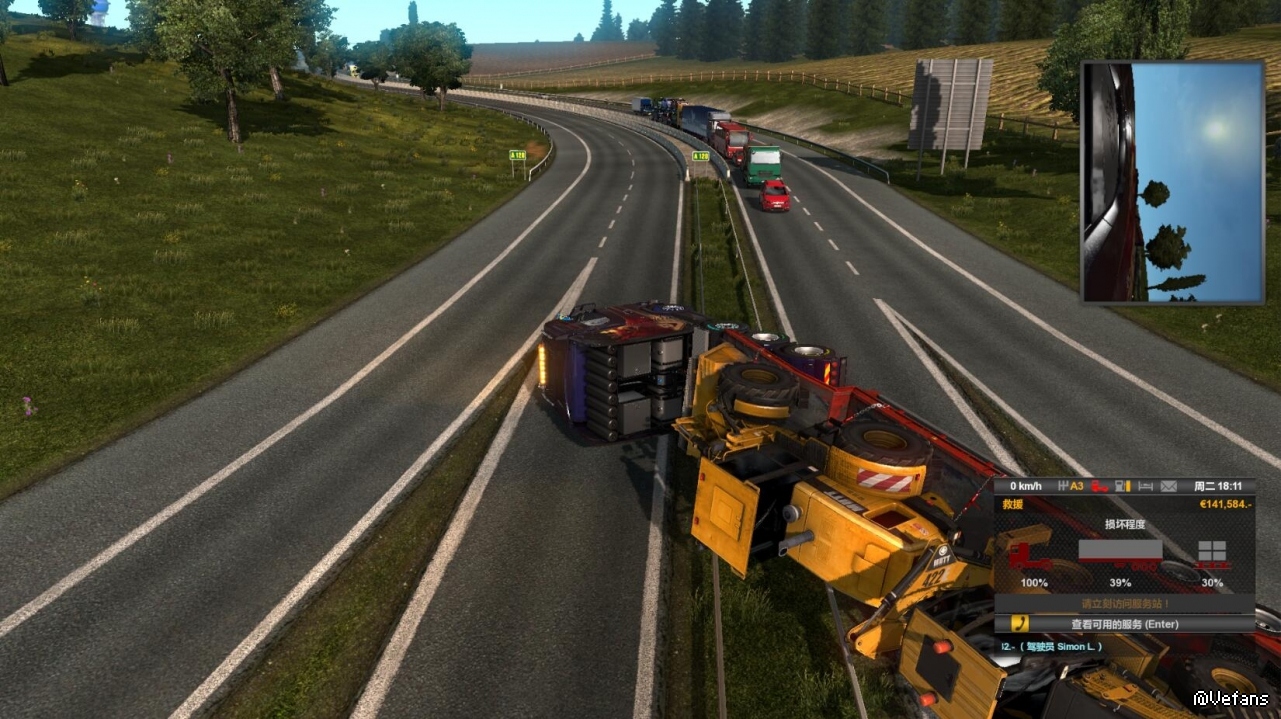Click the red truck damage icon in status bar
Image resolution: width=1281 pixels, height=719 pixels.
[1100, 486]
